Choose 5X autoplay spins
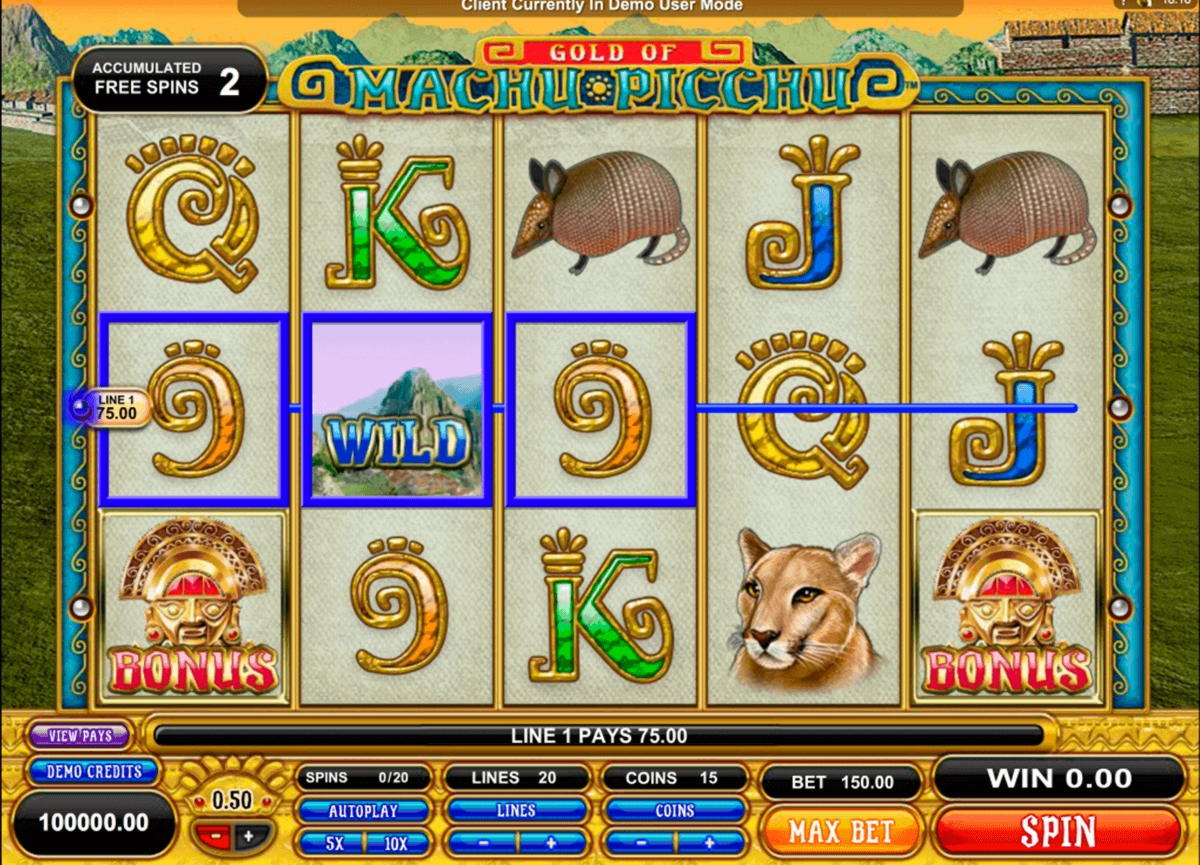Viewport: 1200px width, 865px height. (334, 843)
